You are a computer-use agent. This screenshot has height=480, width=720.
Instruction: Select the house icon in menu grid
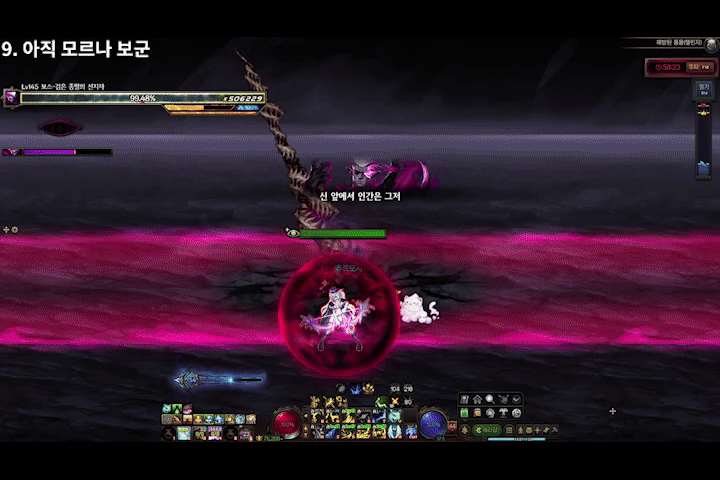pyautogui.click(x=477, y=399)
